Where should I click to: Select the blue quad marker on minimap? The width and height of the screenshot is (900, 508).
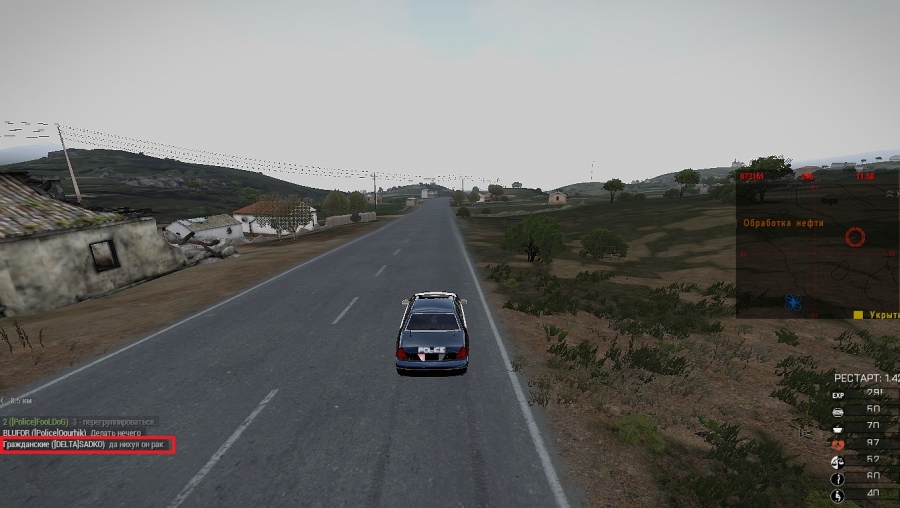tap(794, 302)
